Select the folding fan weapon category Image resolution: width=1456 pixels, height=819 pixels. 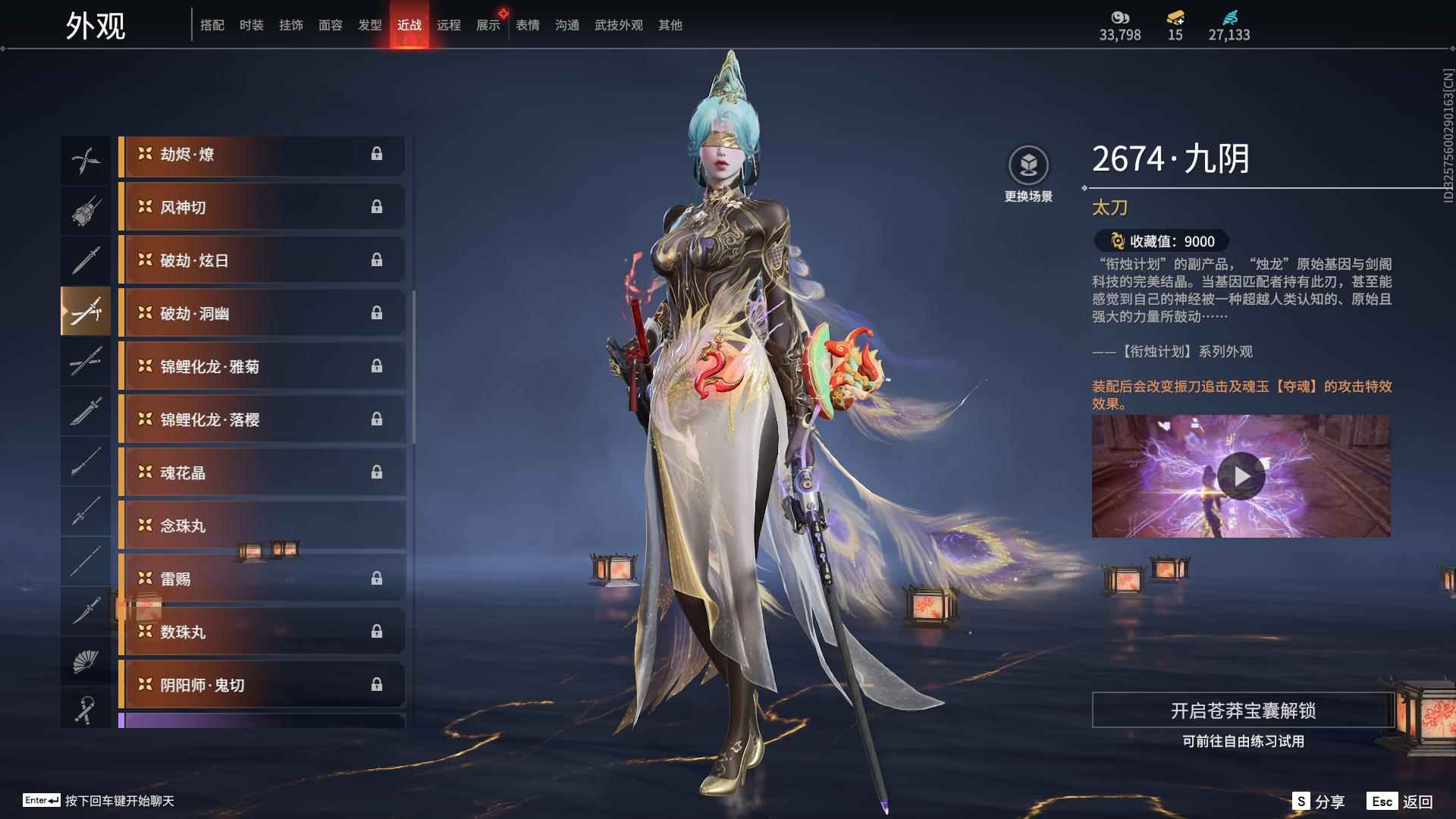click(85, 662)
